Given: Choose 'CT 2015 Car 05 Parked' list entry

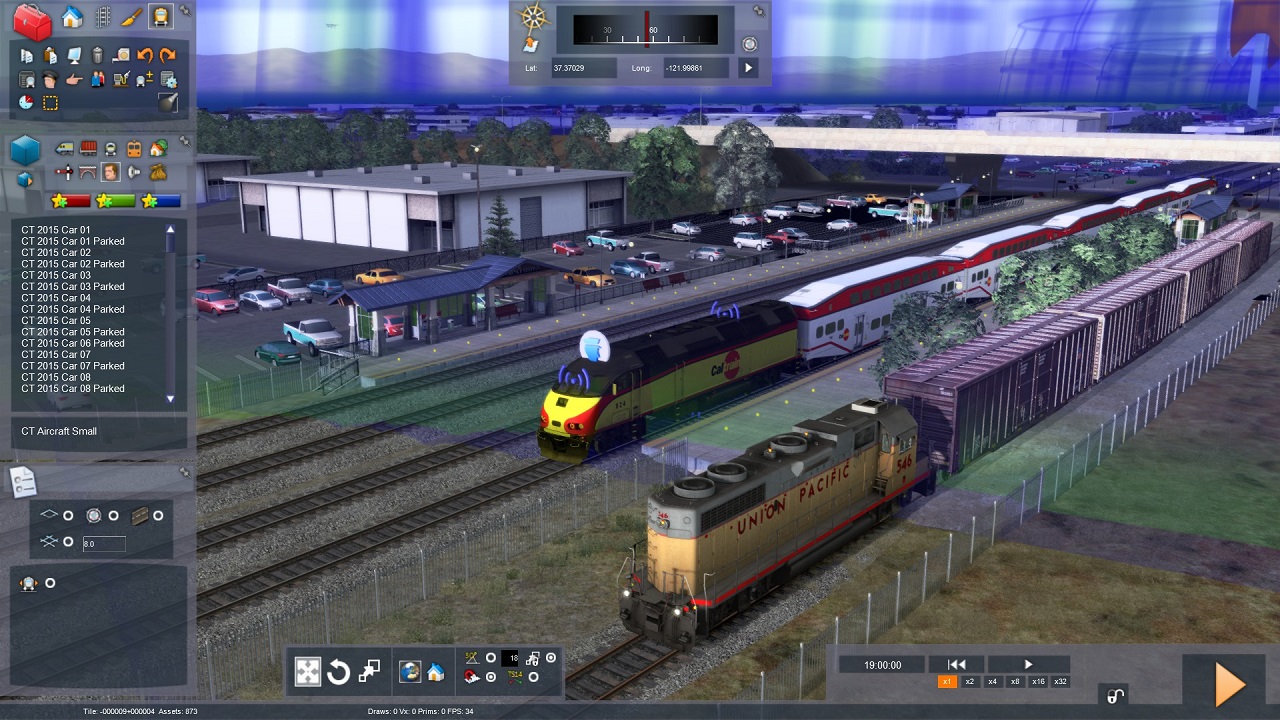Looking at the screenshot, I should click(x=73, y=332).
